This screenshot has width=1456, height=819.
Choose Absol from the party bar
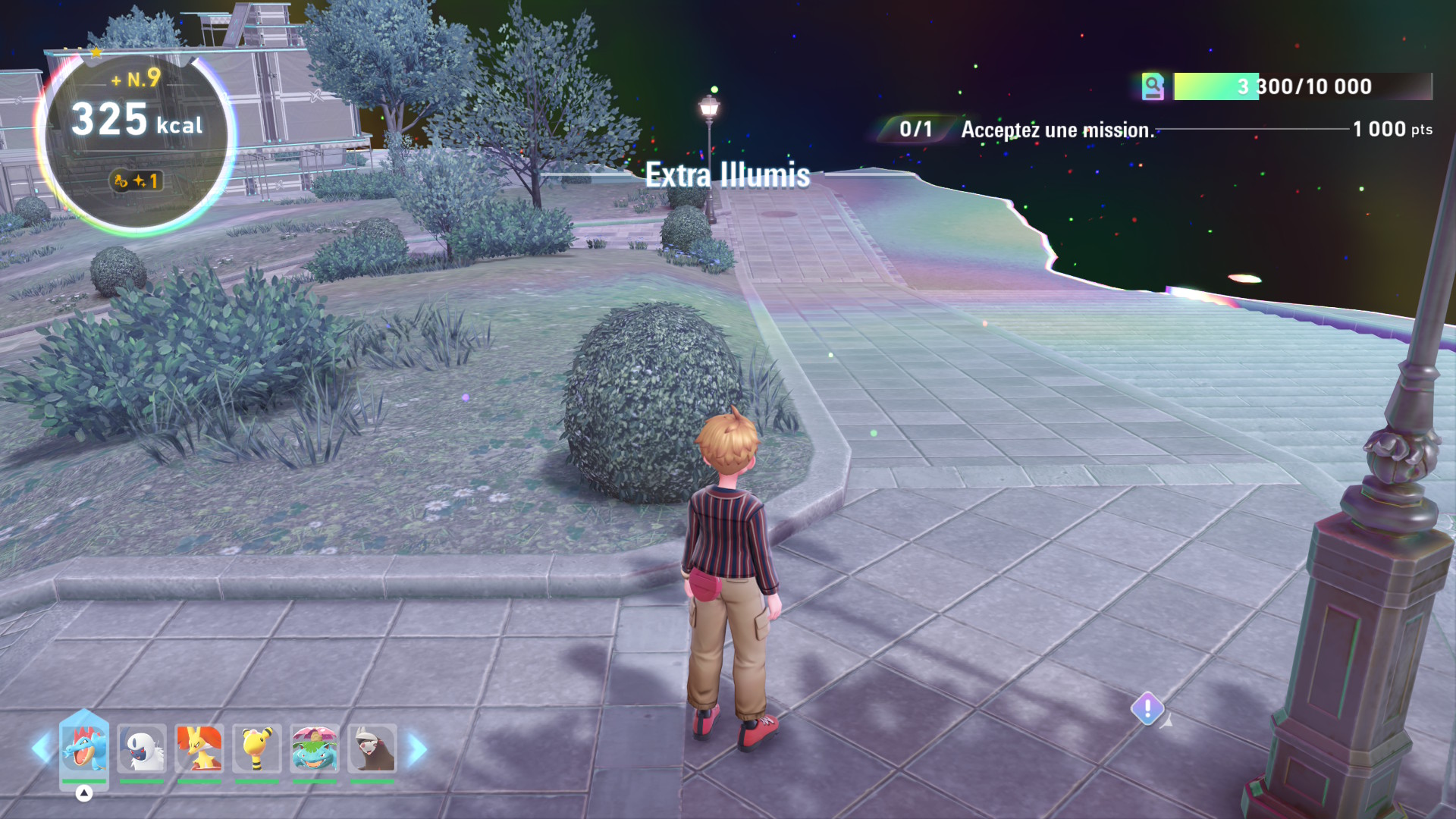point(142,748)
